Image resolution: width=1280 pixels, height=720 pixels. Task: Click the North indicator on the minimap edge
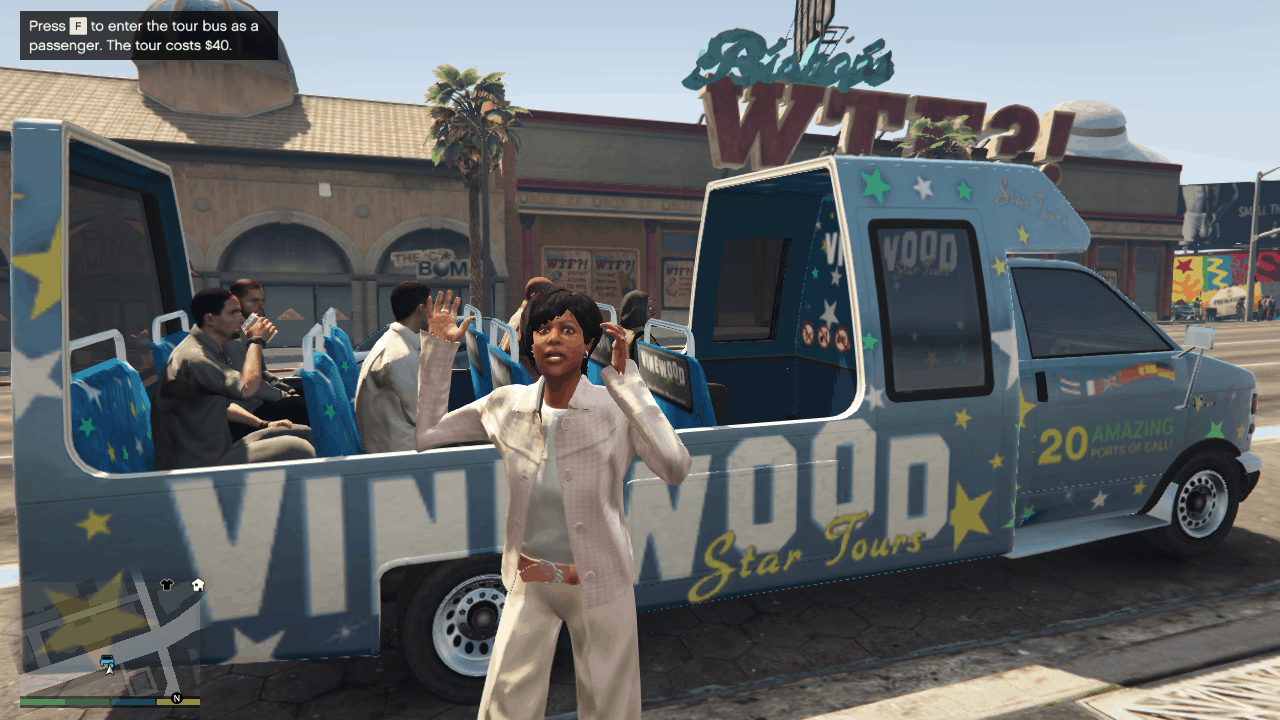(x=177, y=699)
